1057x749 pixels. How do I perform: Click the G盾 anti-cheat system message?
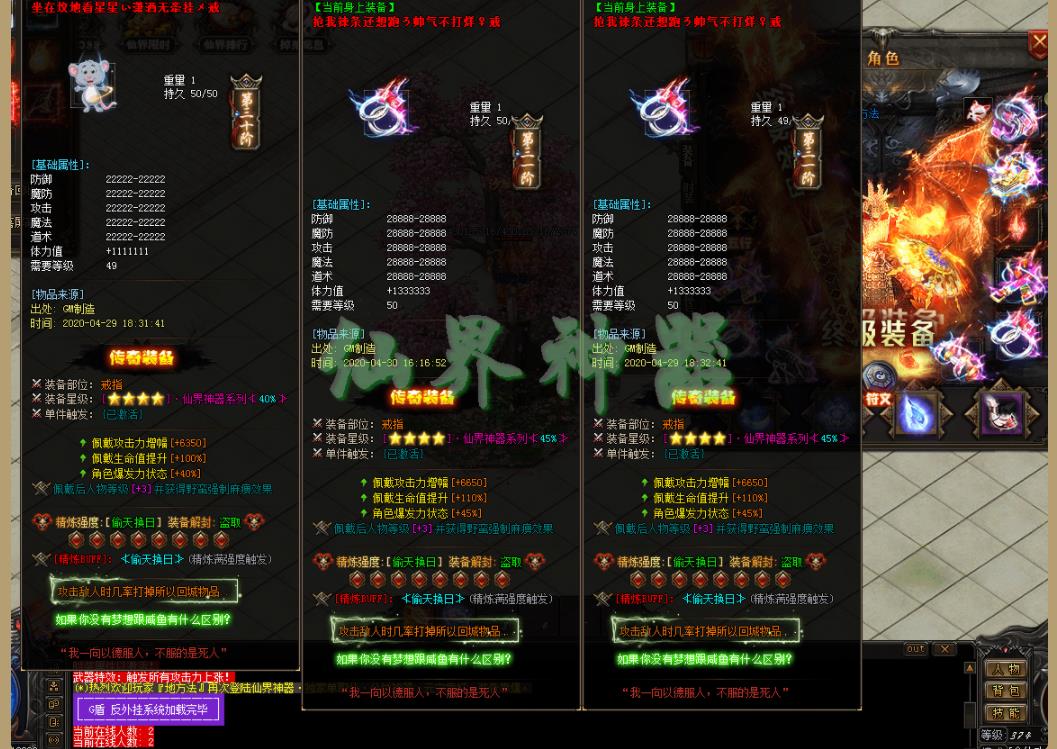coord(148,710)
